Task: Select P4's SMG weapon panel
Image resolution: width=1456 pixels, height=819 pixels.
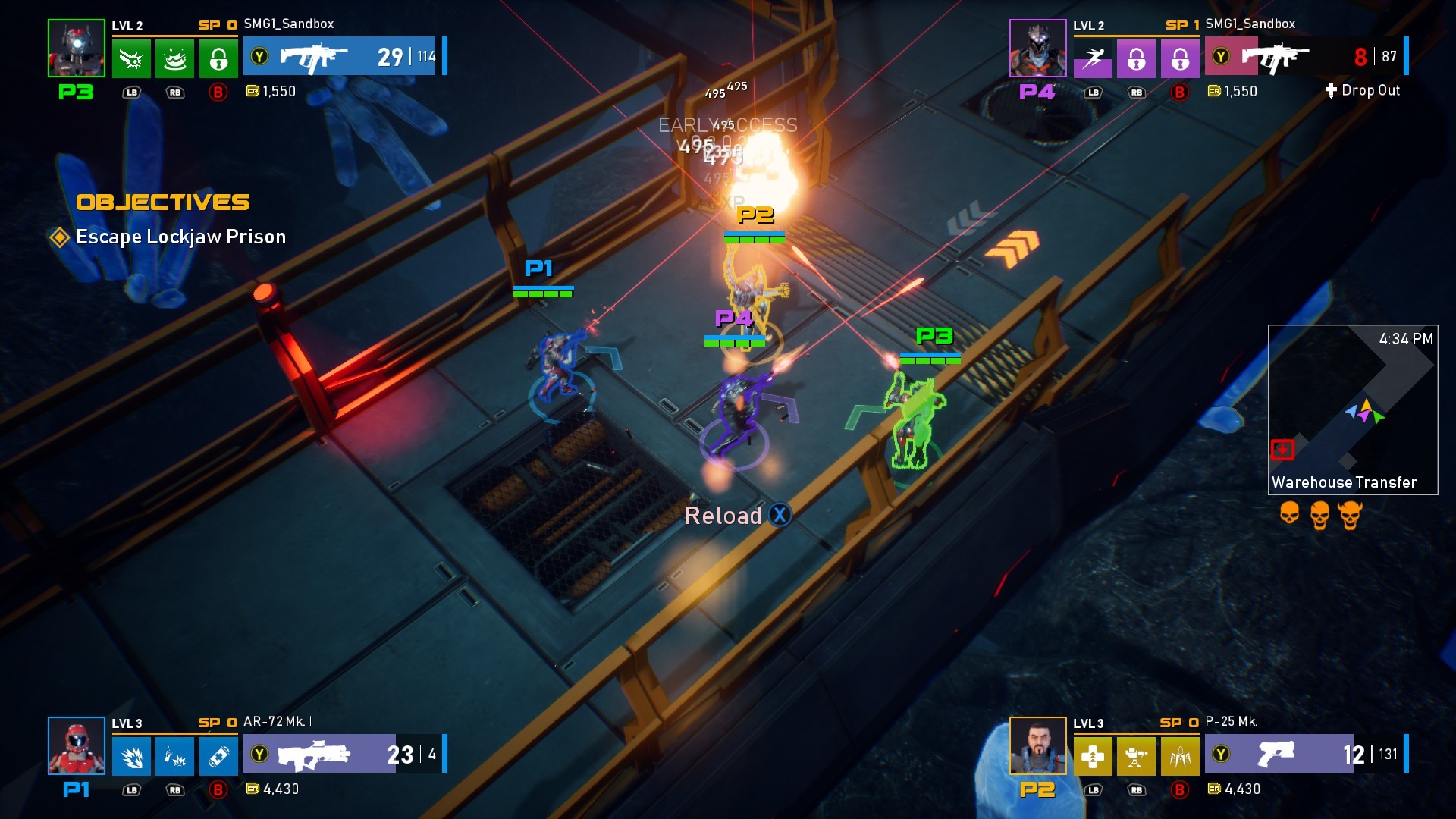Action: (x=1304, y=56)
